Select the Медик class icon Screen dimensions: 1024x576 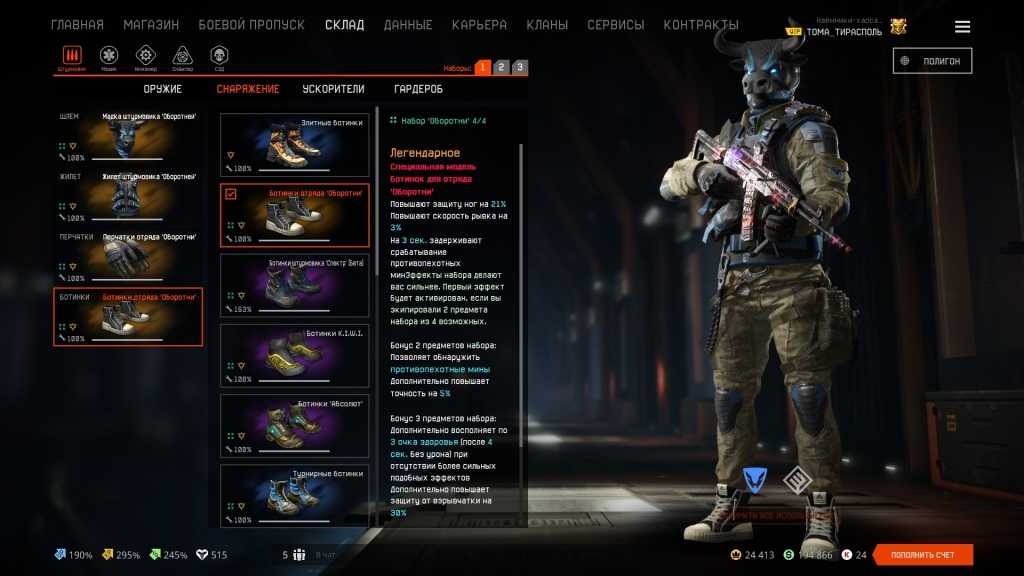point(109,56)
